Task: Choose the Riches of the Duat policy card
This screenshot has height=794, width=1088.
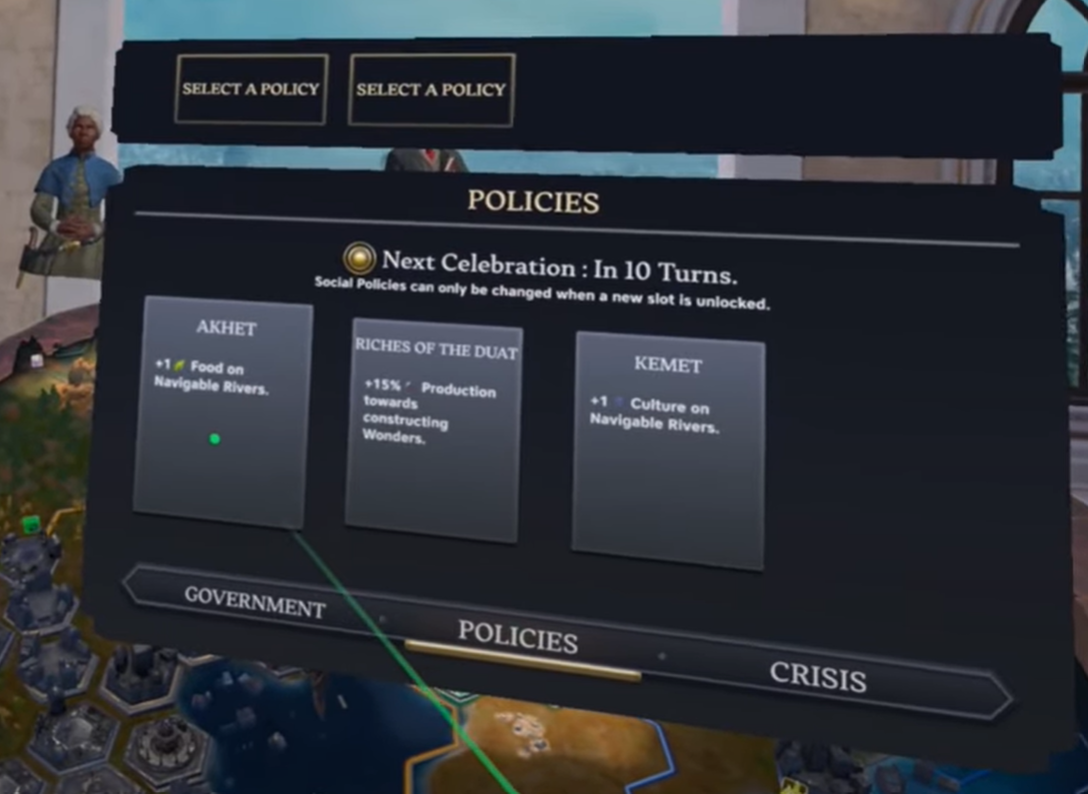Action: tap(433, 430)
